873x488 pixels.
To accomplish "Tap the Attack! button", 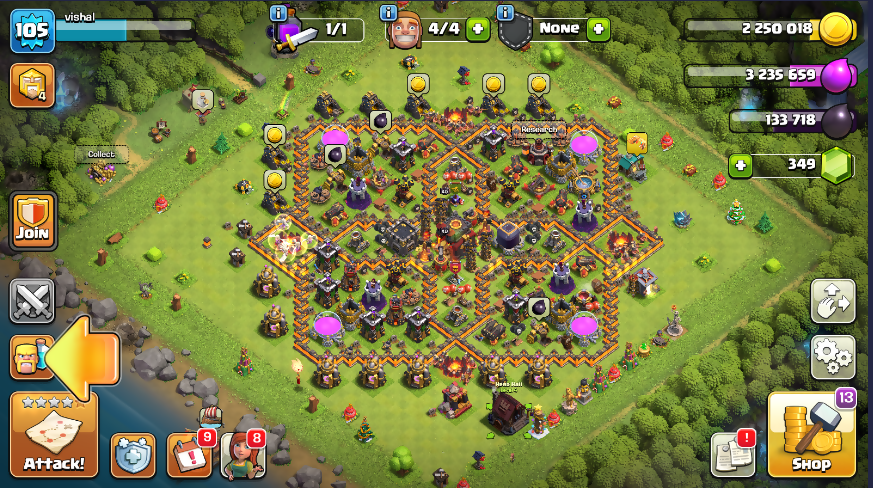I will coord(54,435).
